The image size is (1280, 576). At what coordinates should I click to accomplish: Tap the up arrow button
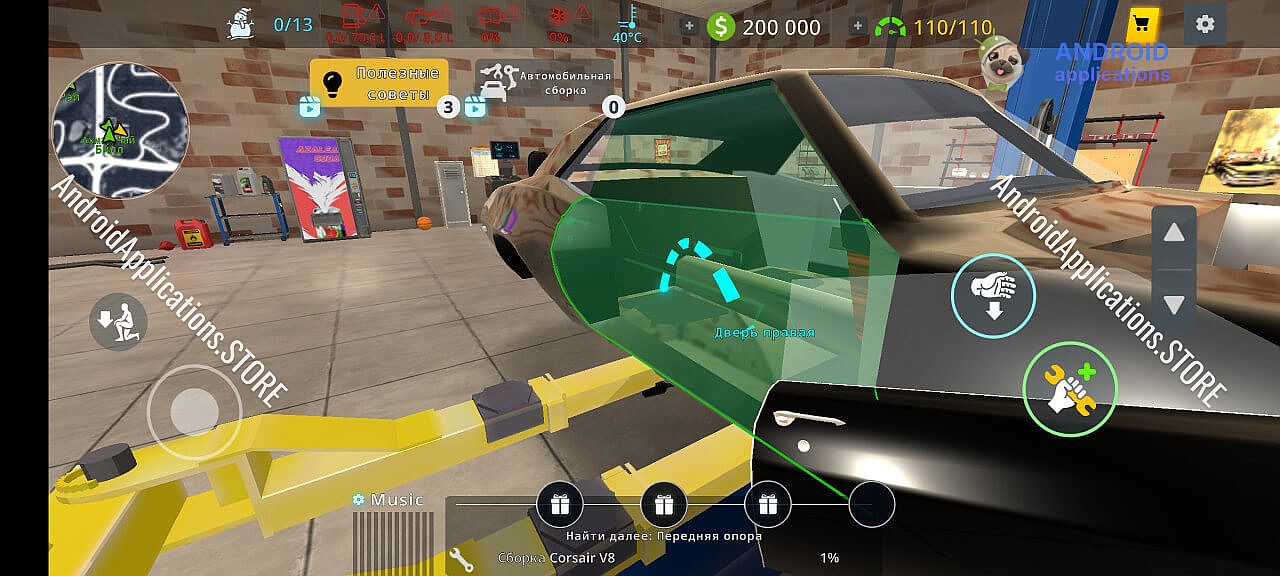(x=1174, y=234)
